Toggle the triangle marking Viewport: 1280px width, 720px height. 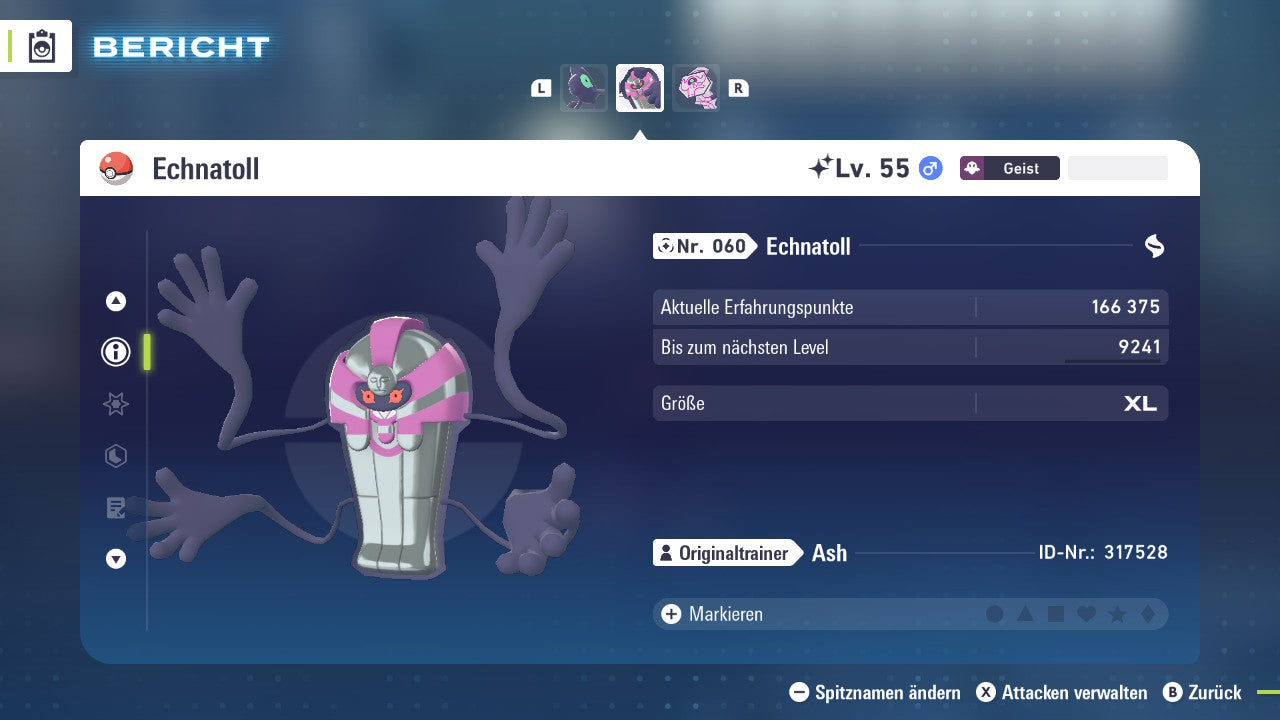click(x=1025, y=614)
